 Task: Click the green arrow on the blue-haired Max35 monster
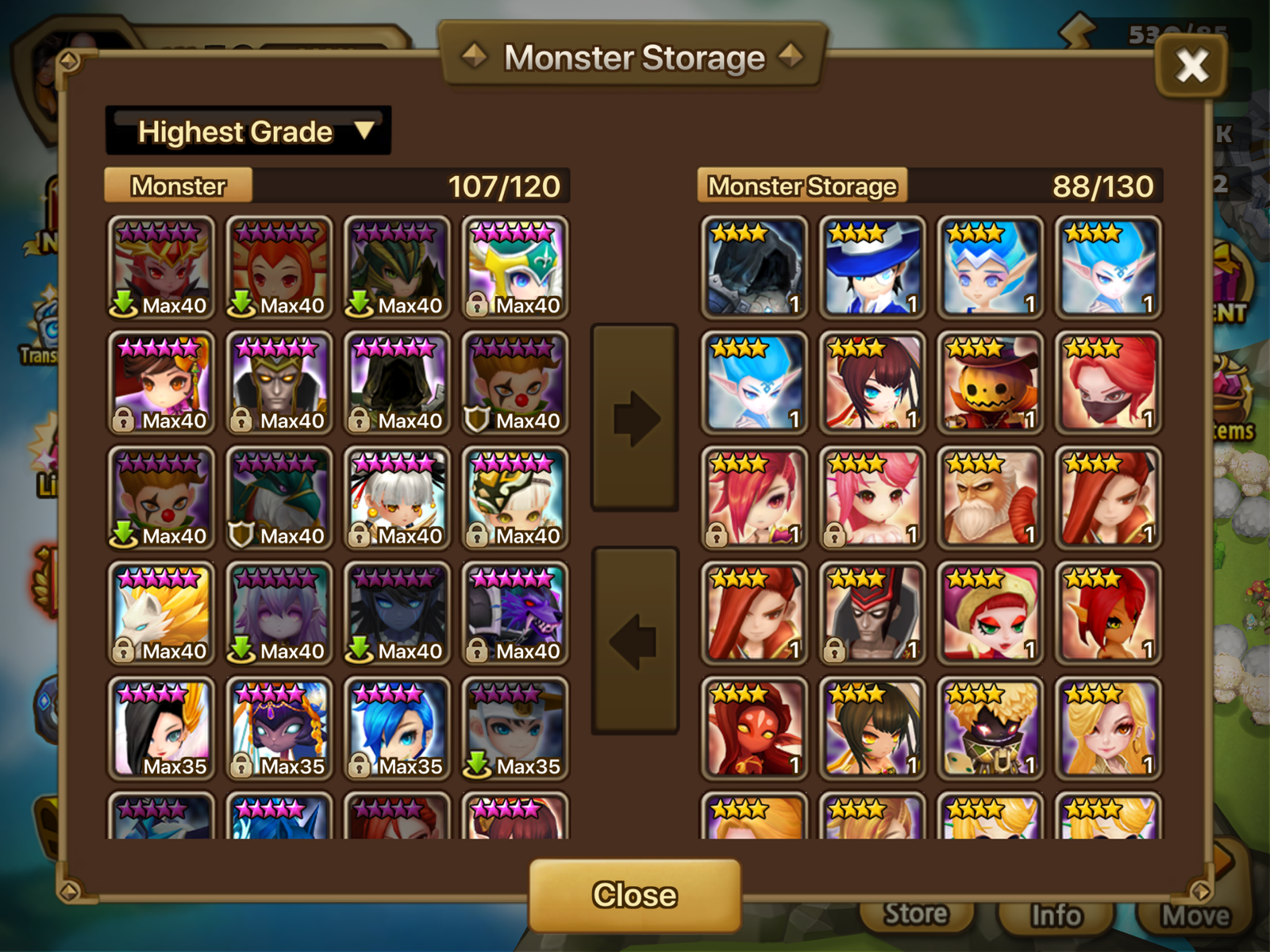click(476, 767)
